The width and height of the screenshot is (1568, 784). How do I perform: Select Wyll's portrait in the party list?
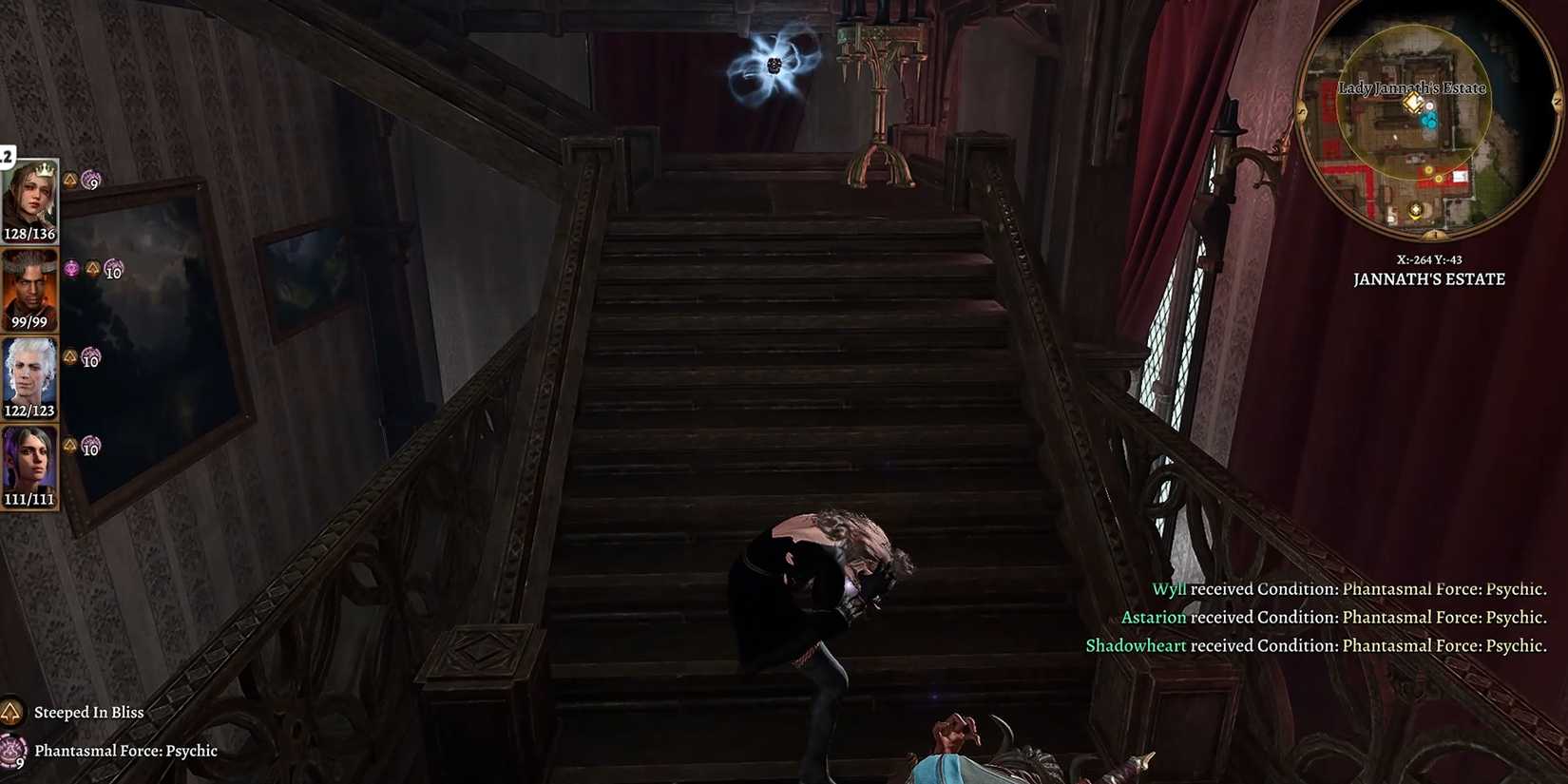(x=29, y=286)
